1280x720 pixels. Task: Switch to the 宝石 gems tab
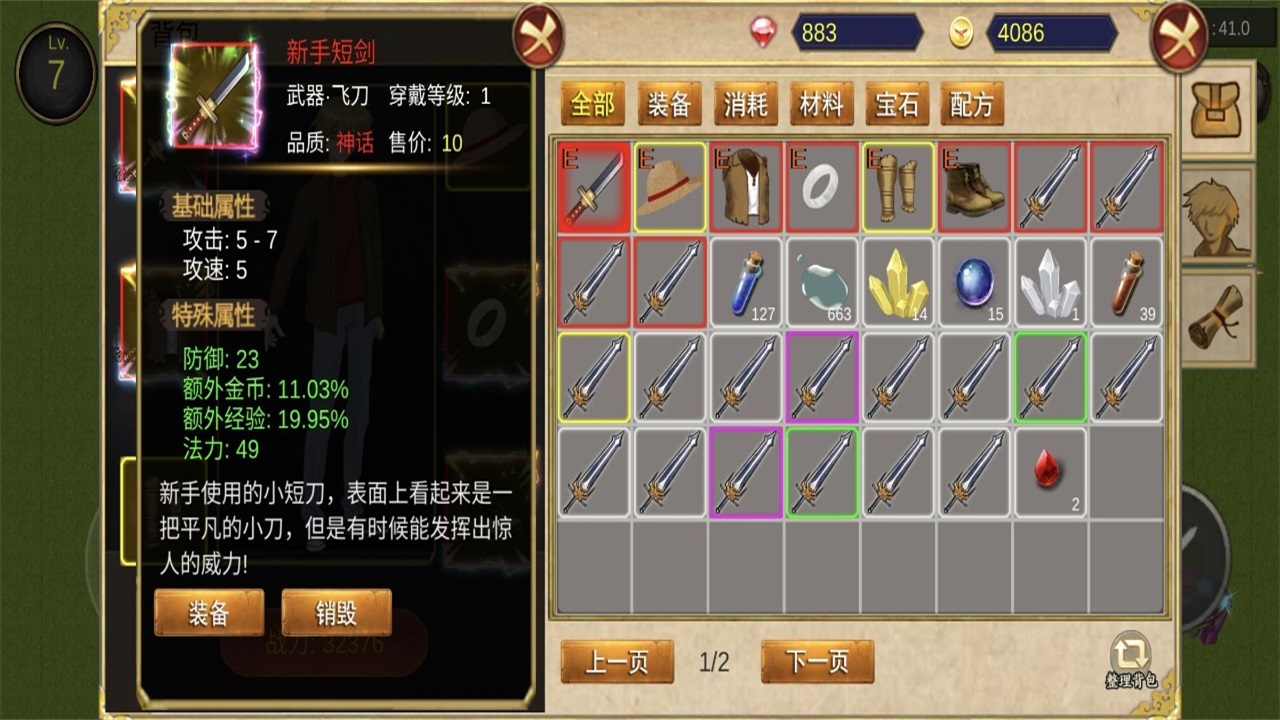click(x=896, y=104)
